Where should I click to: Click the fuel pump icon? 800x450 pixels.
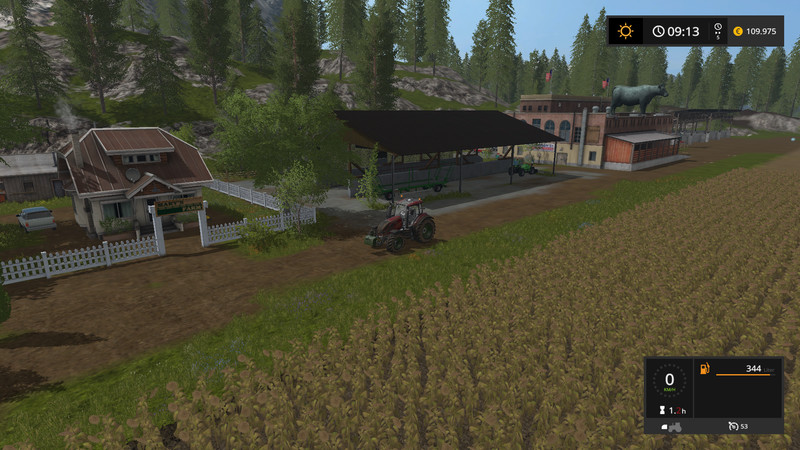(x=704, y=371)
